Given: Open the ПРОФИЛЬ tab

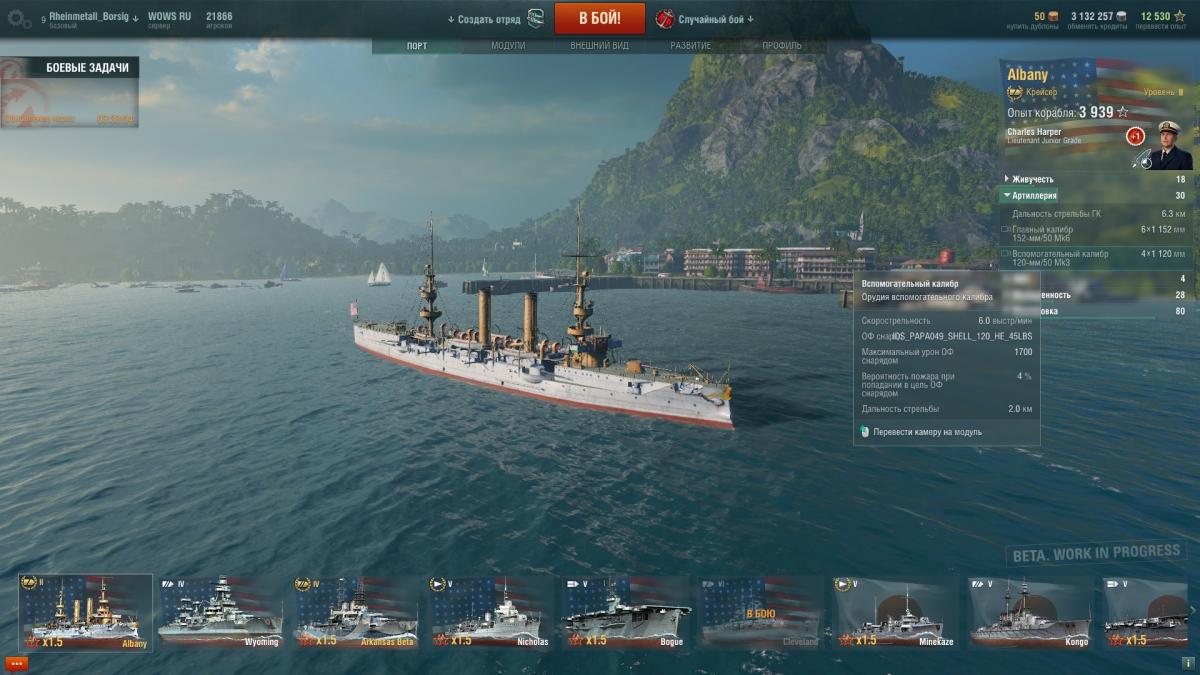Looking at the screenshot, I should coord(781,46).
